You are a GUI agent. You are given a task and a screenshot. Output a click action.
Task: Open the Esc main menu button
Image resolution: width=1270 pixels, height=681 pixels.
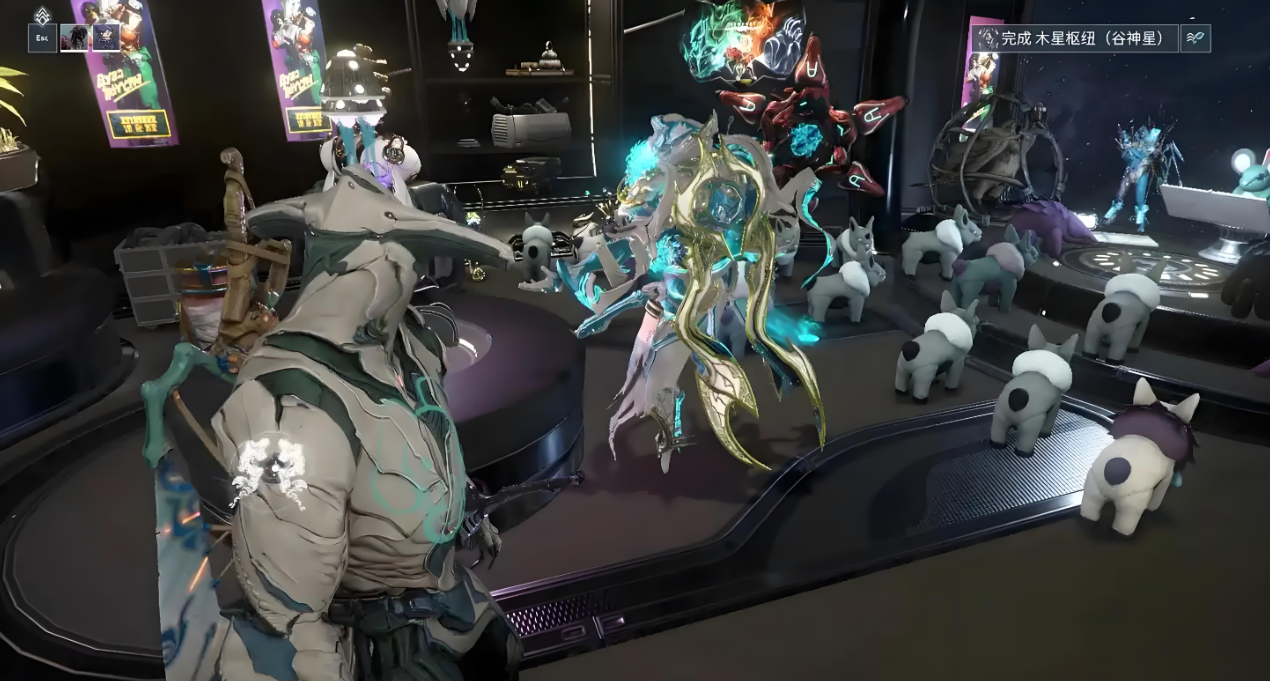coord(42,38)
